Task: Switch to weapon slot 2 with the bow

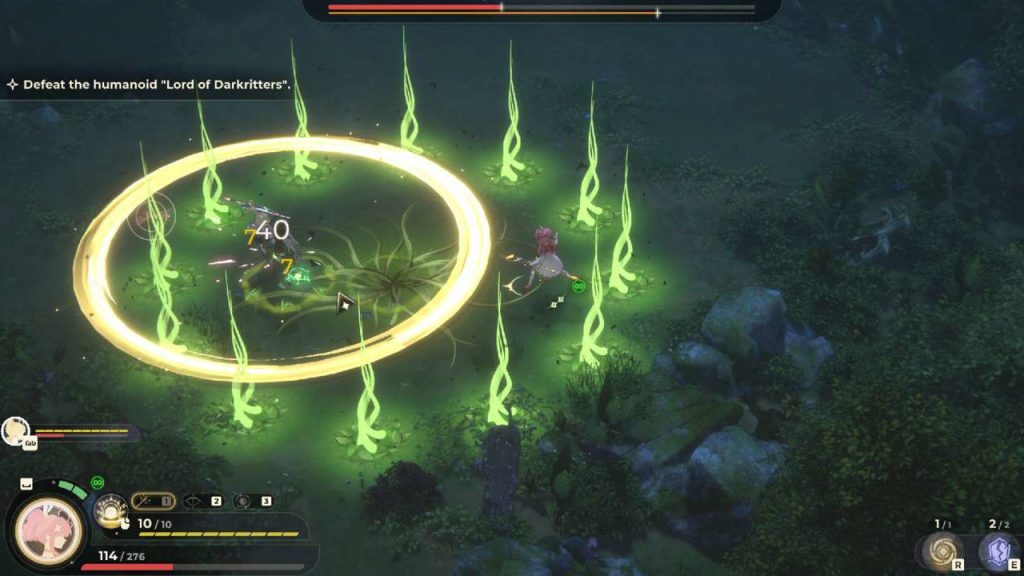Action: 201,500
